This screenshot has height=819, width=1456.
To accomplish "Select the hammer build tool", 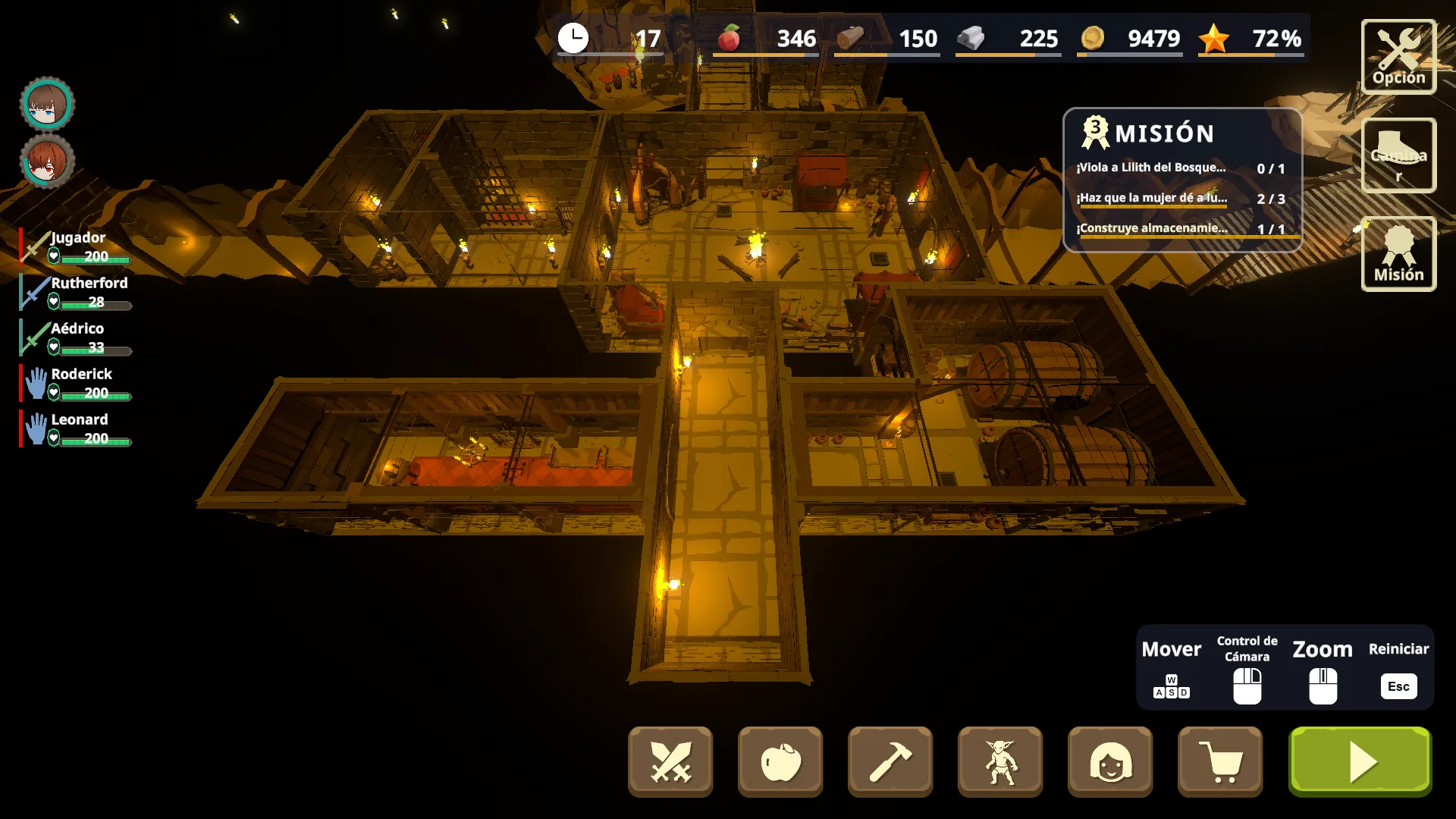I will (x=890, y=761).
